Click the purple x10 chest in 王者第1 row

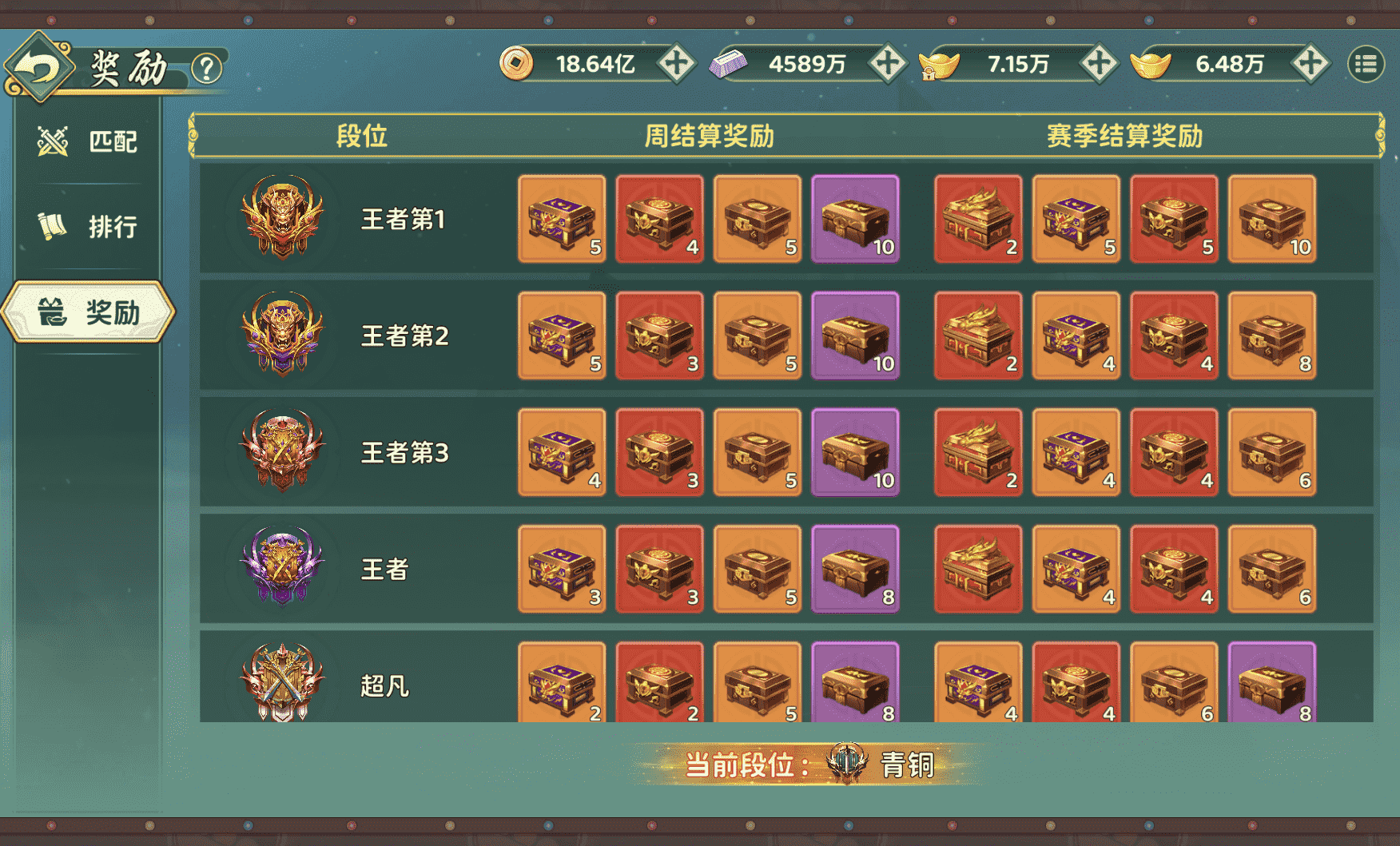point(855,219)
